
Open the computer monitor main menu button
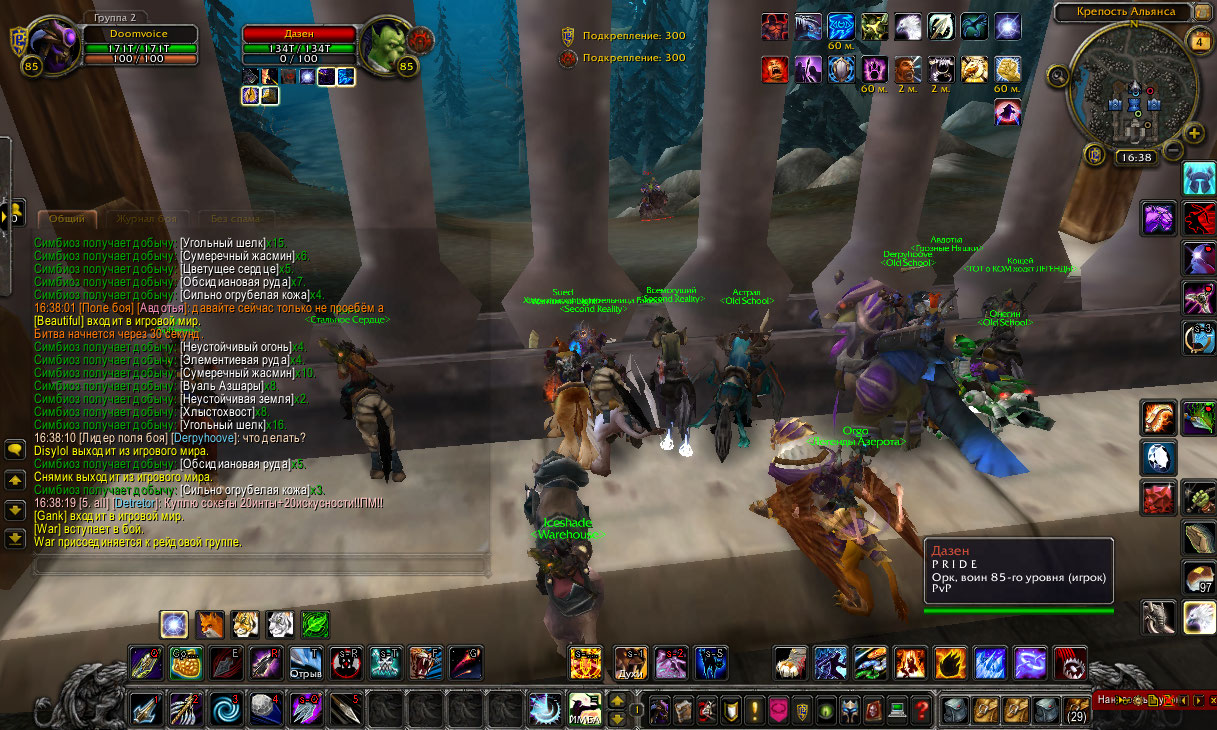point(897,711)
